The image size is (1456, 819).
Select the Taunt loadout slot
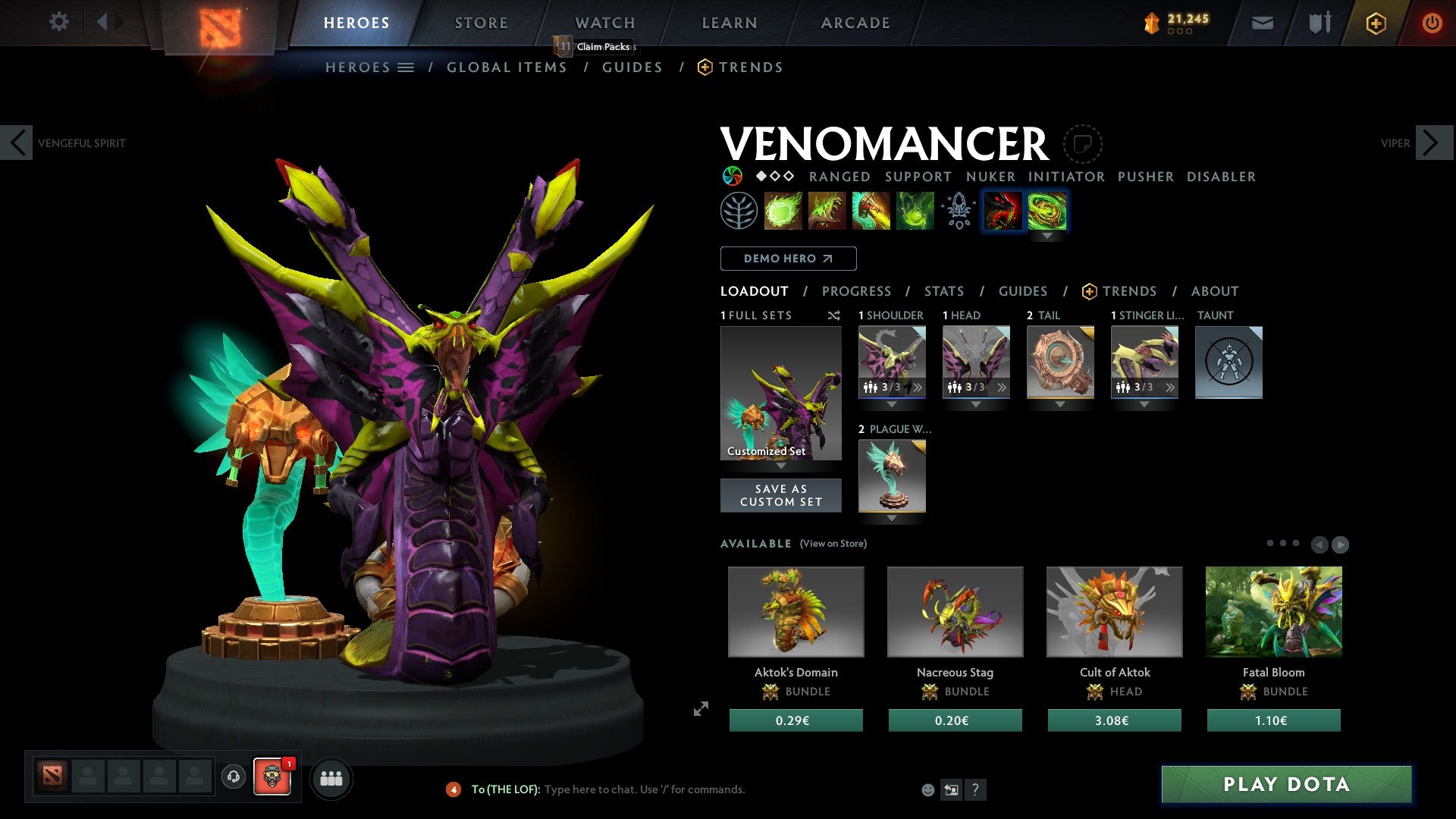(x=1228, y=362)
